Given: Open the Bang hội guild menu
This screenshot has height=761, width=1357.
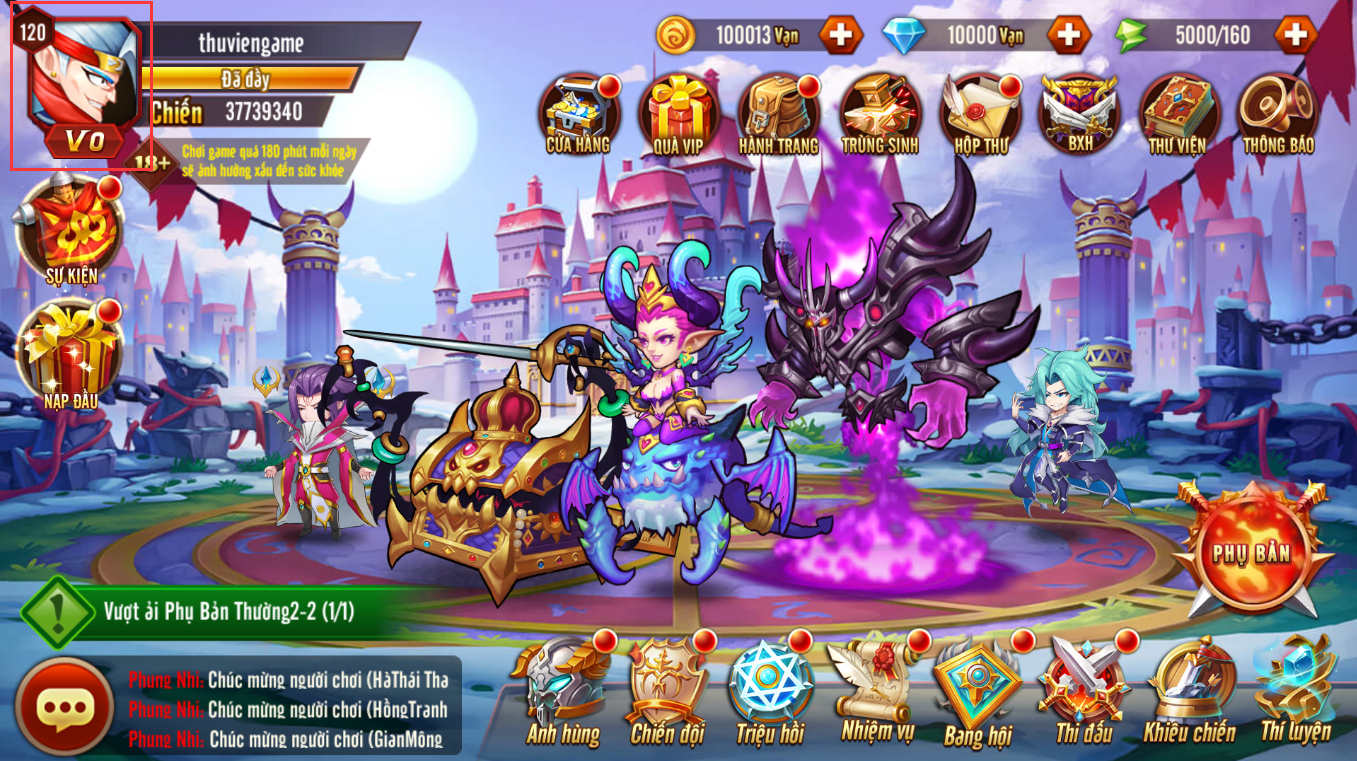Looking at the screenshot, I should (978, 692).
